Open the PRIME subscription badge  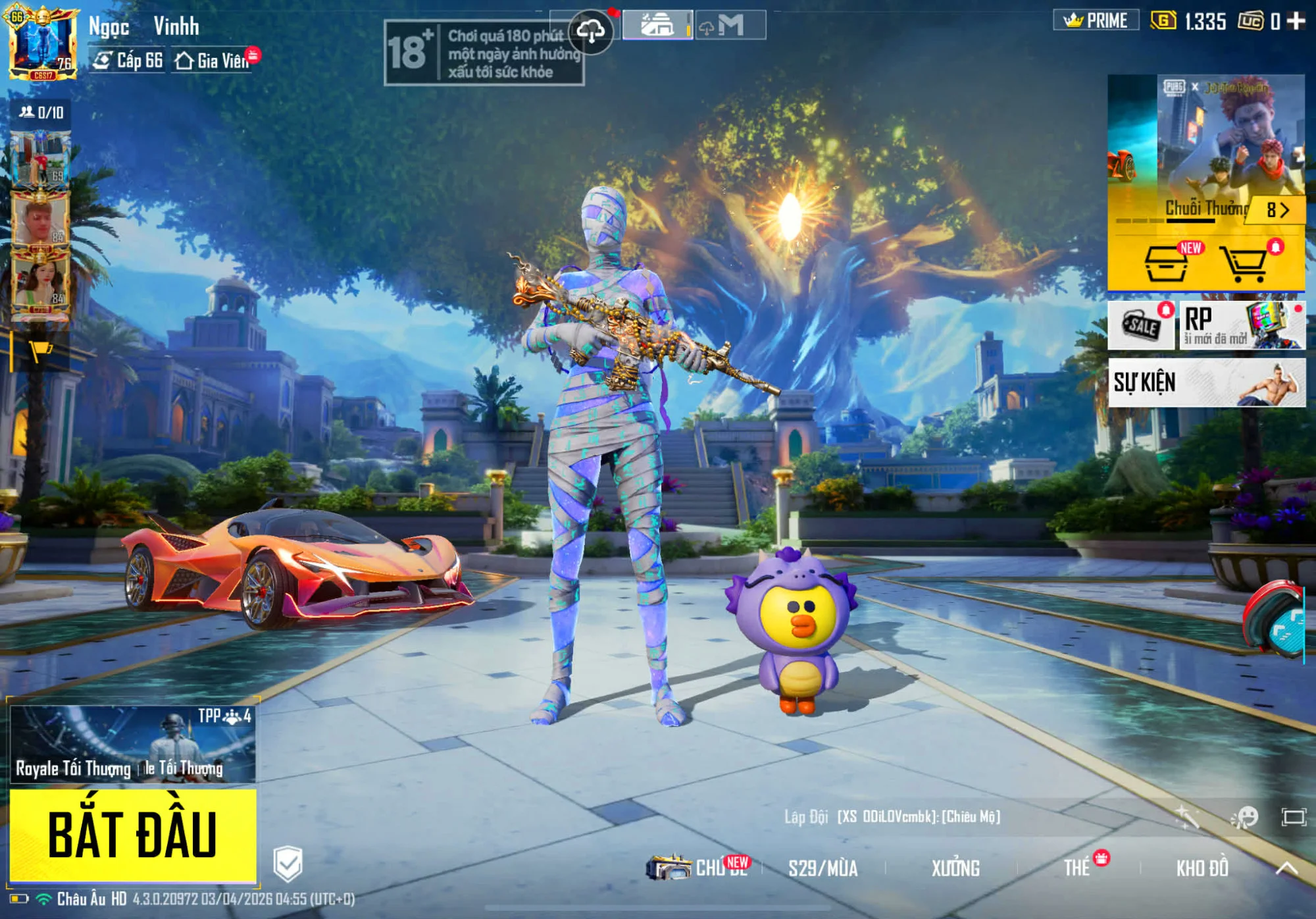(1096, 21)
